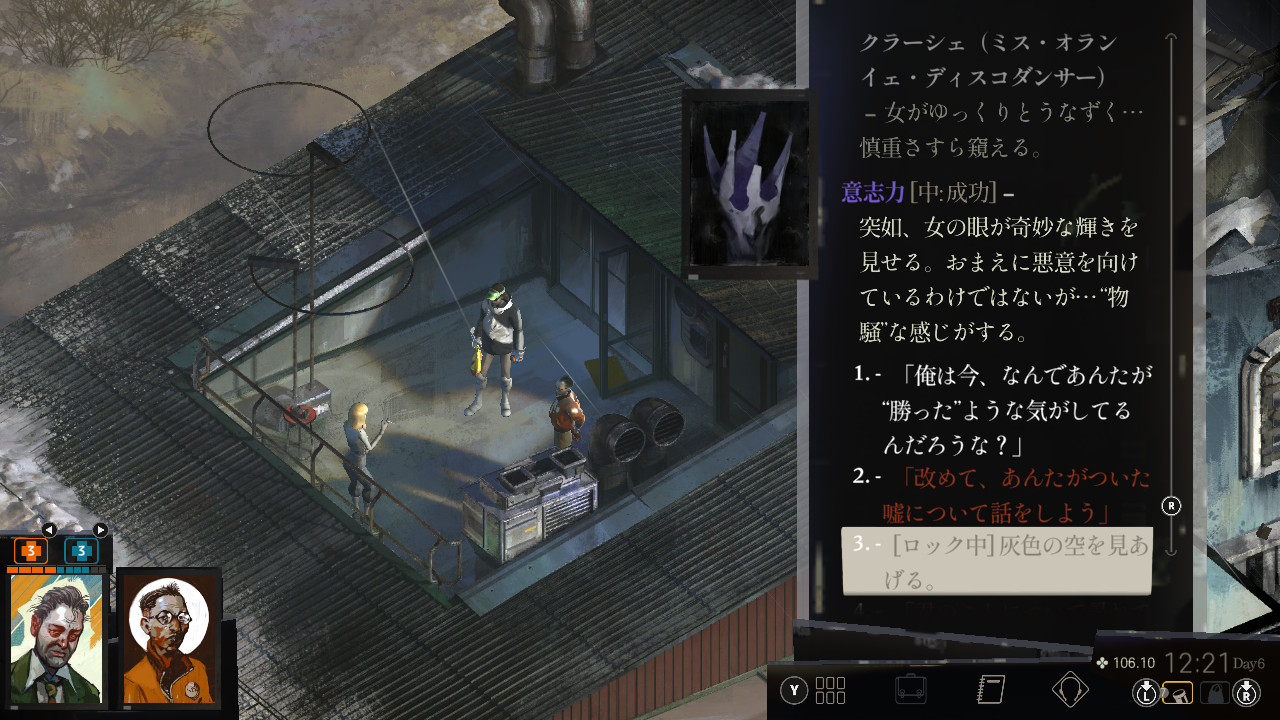Use the blue morale healing cross

coord(81,551)
